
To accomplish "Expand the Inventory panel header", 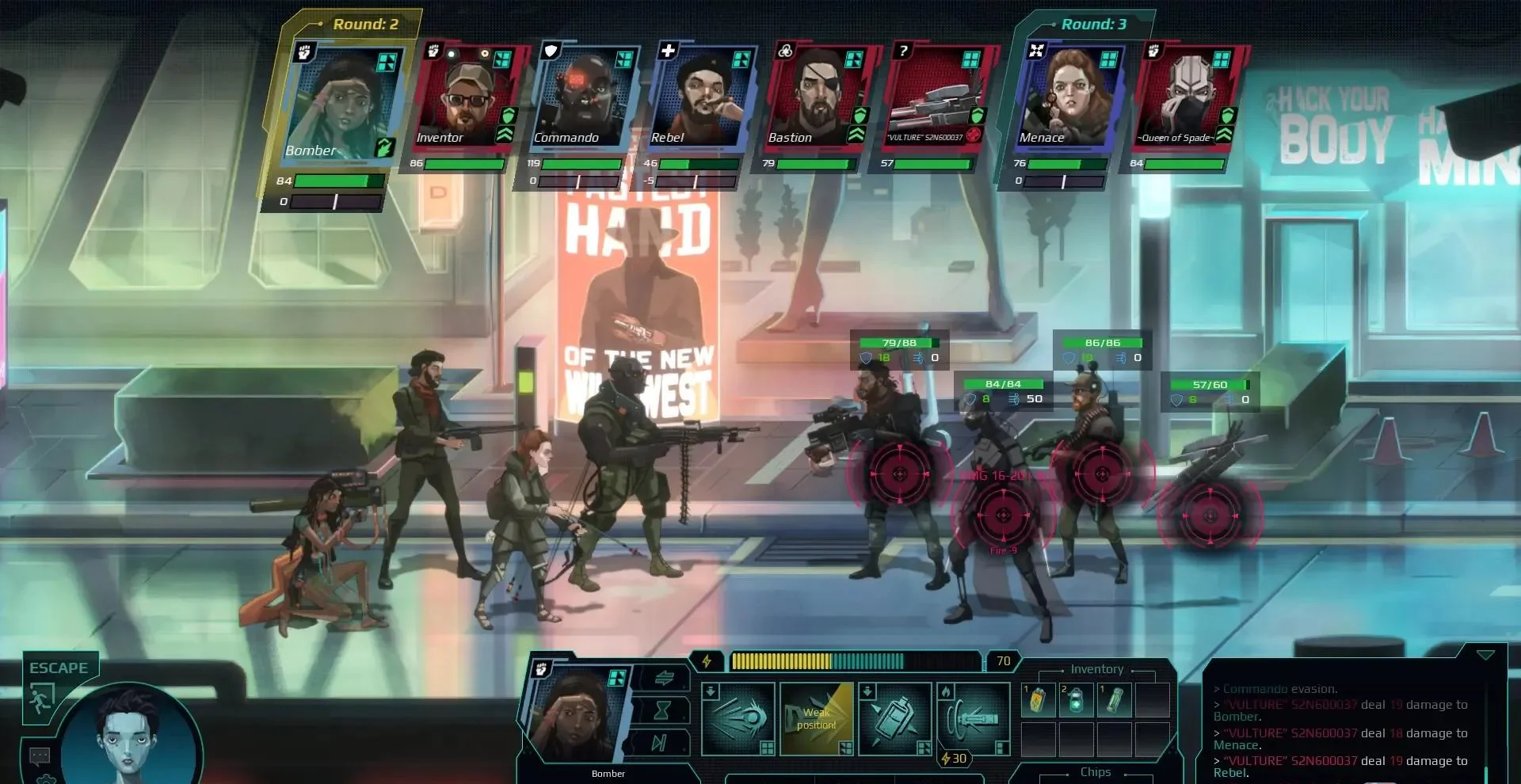I will [1097, 669].
